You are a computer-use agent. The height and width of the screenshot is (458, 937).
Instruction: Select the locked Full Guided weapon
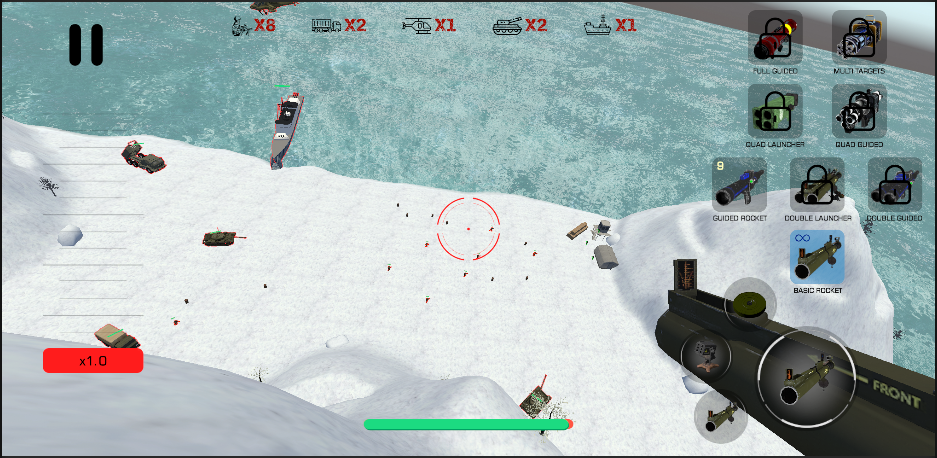pos(775,38)
